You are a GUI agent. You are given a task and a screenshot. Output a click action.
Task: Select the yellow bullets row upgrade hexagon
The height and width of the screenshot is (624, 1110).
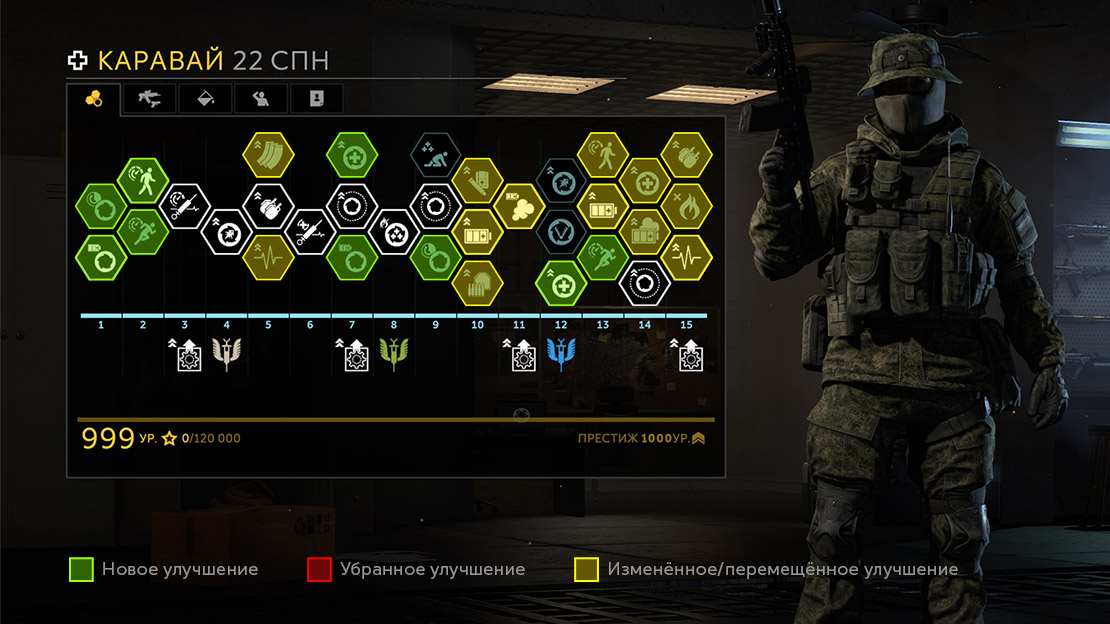point(476,284)
